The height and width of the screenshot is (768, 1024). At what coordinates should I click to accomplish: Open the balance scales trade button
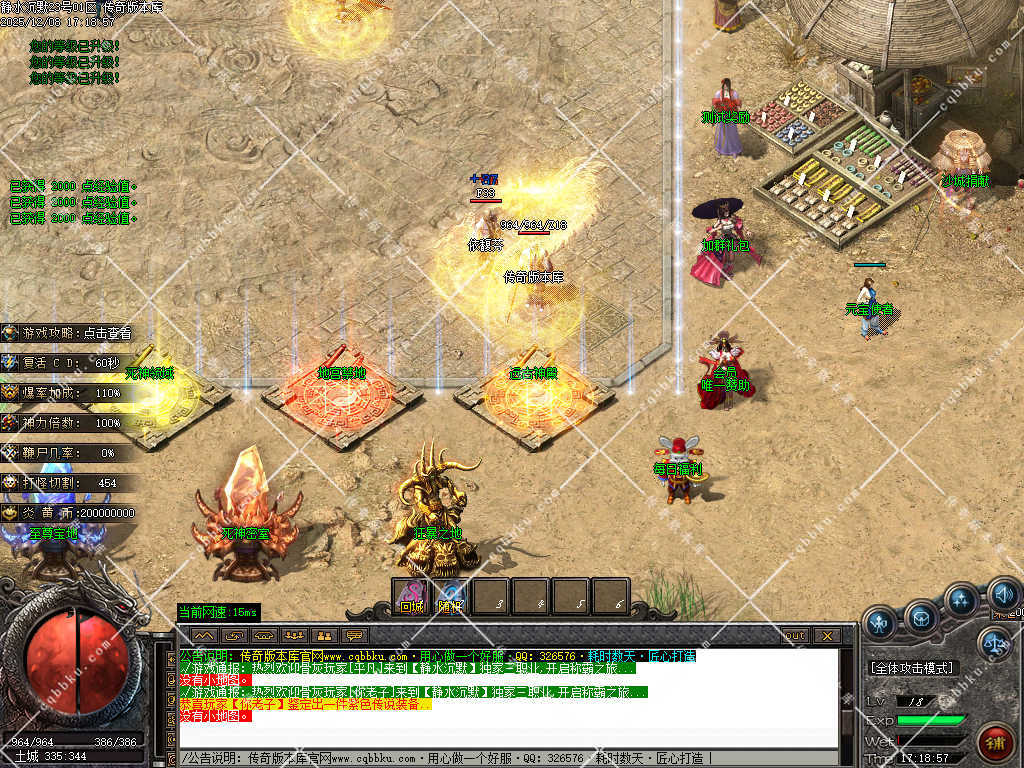tap(993, 643)
